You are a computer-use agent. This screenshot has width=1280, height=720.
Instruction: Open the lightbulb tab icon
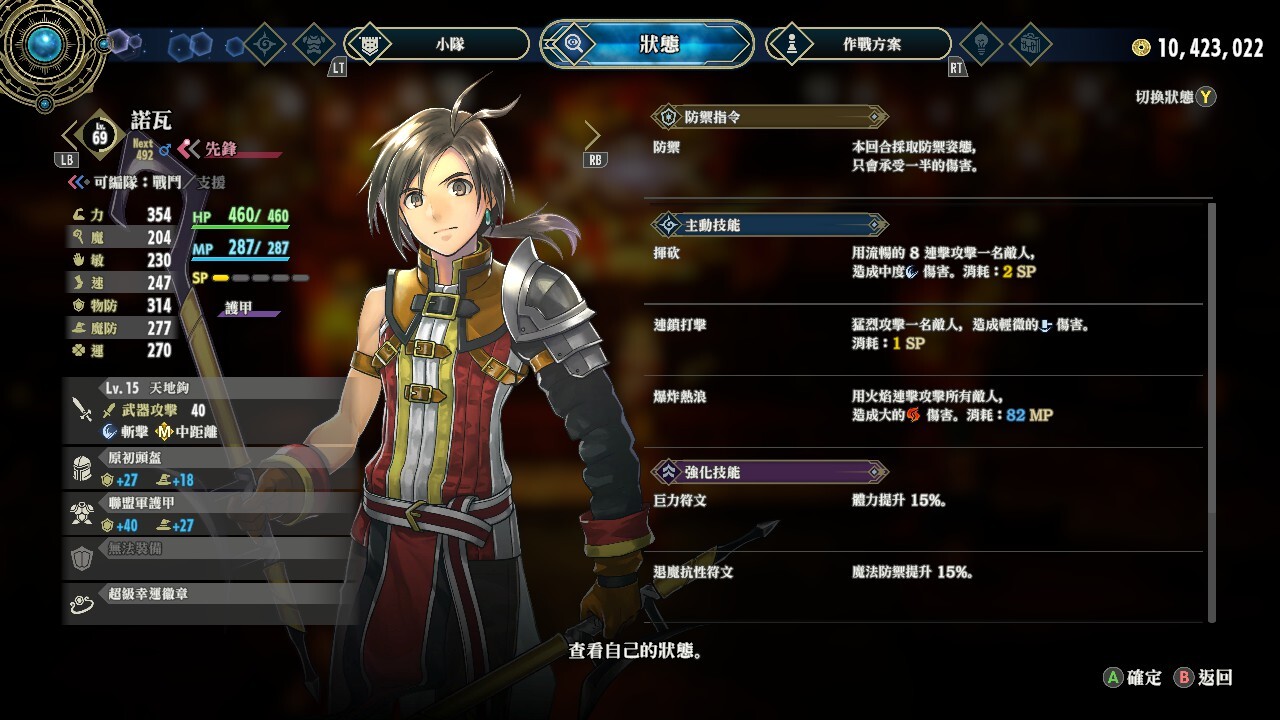[x=980, y=44]
